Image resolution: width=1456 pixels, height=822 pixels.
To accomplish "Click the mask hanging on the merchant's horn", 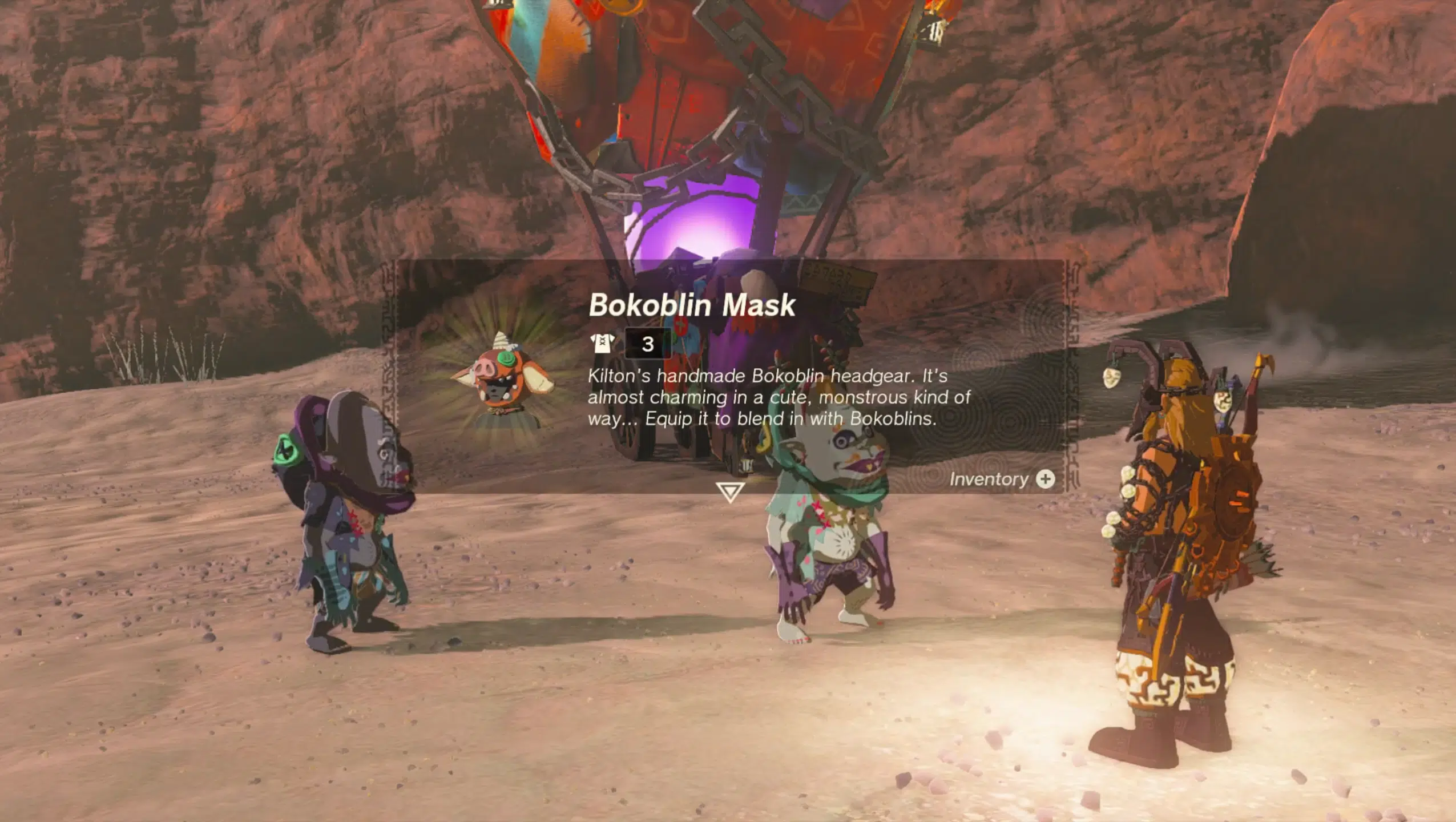I will tap(1111, 378).
